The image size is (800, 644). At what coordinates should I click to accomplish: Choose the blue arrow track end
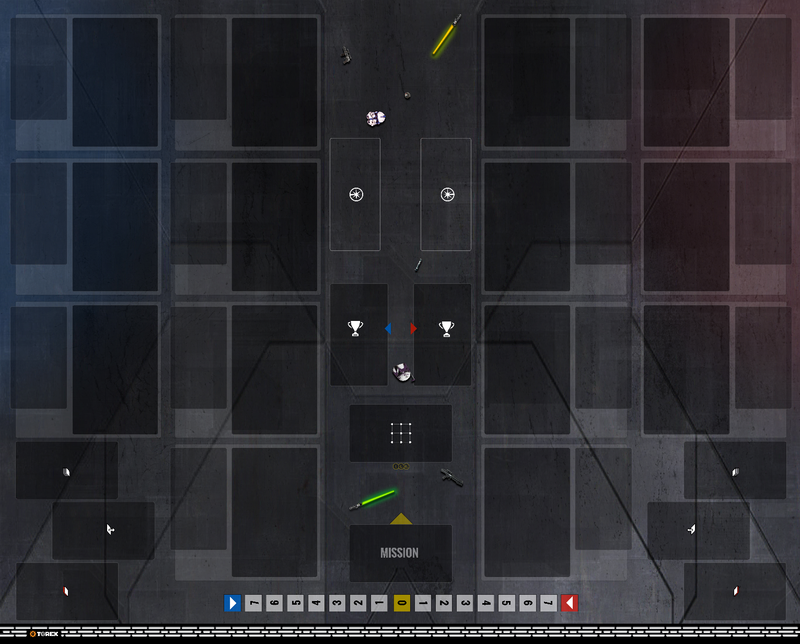pyautogui.click(x=232, y=603)
